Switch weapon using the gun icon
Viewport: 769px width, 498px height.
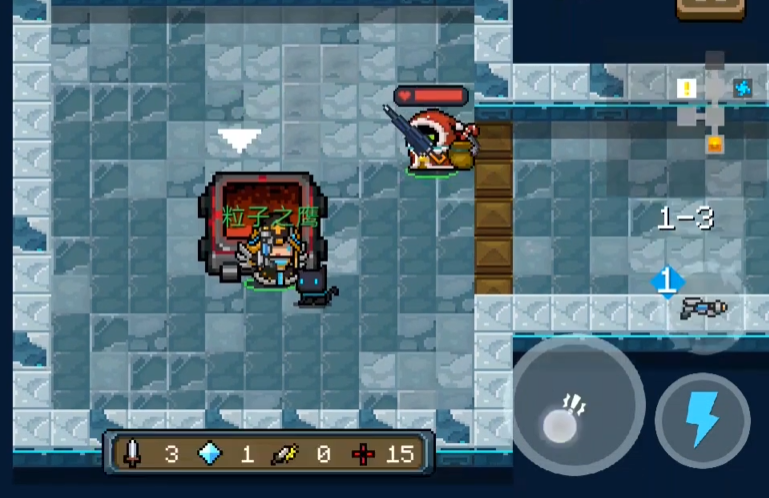[704, 308]
